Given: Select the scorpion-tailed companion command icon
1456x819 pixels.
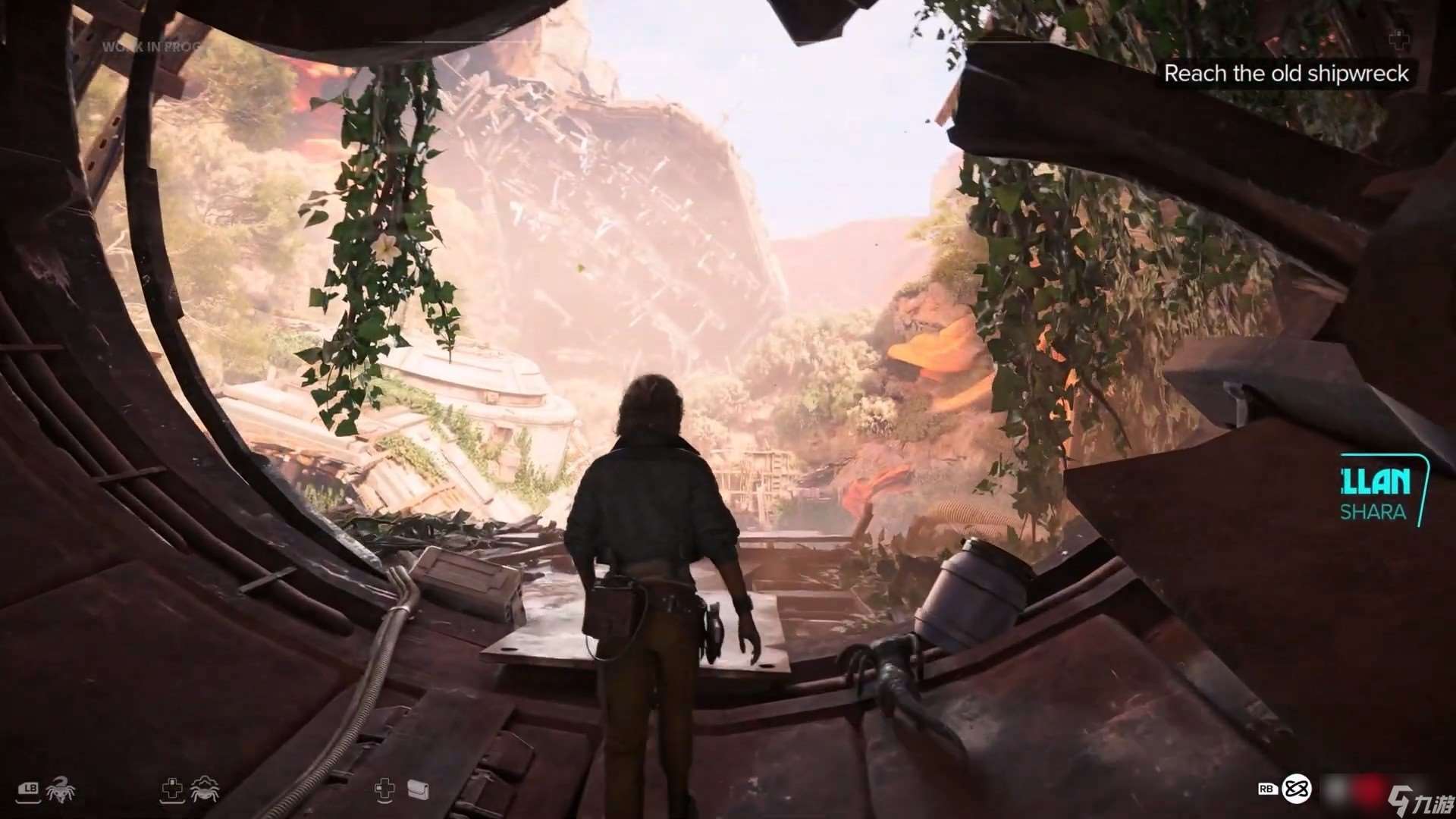Looking at the screenshot, I should [x=59, y=790].
